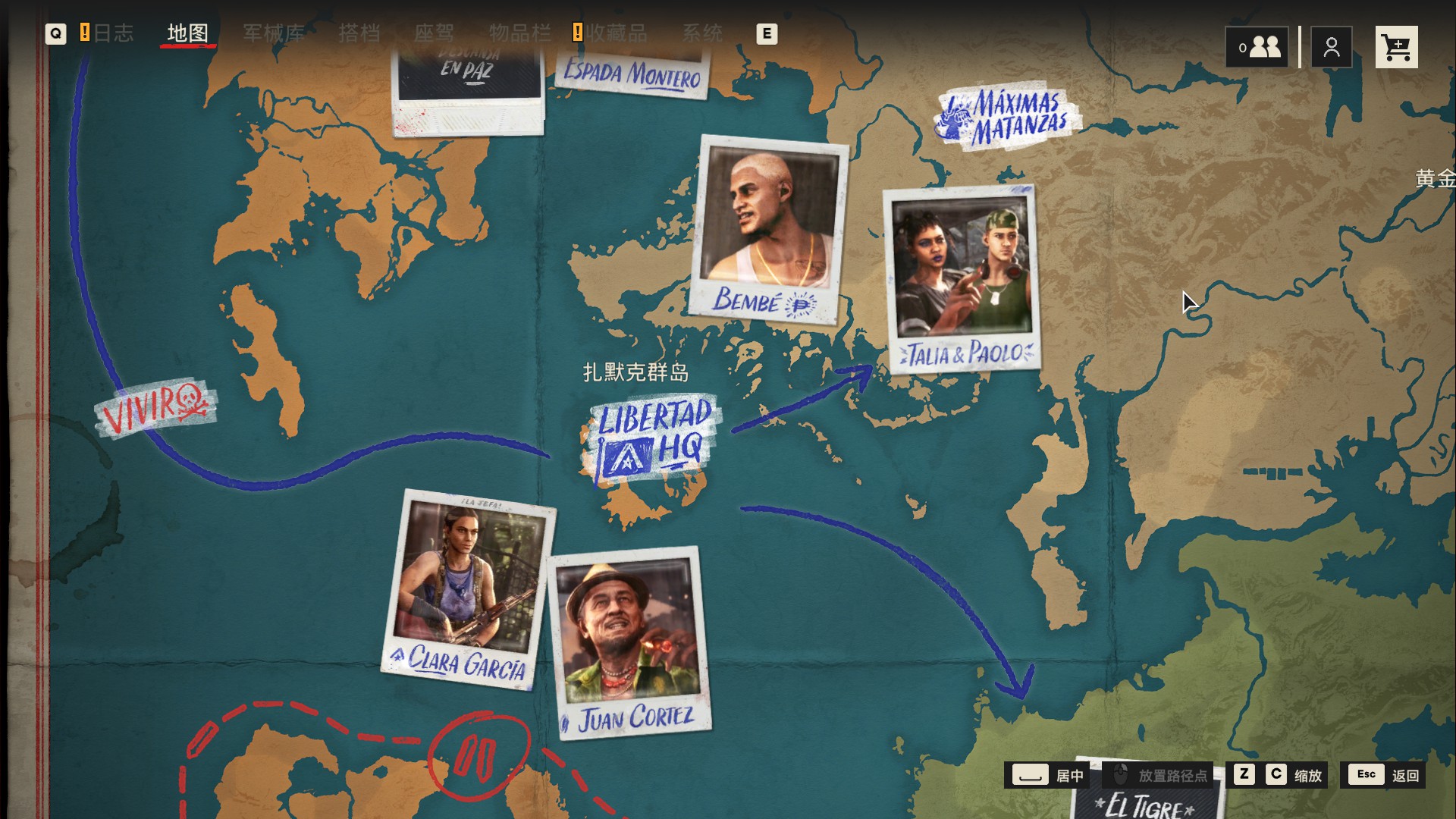Open the 搭档 companions tab
This screenshot has width=1456, height=819.
click(x=359, y=33)
